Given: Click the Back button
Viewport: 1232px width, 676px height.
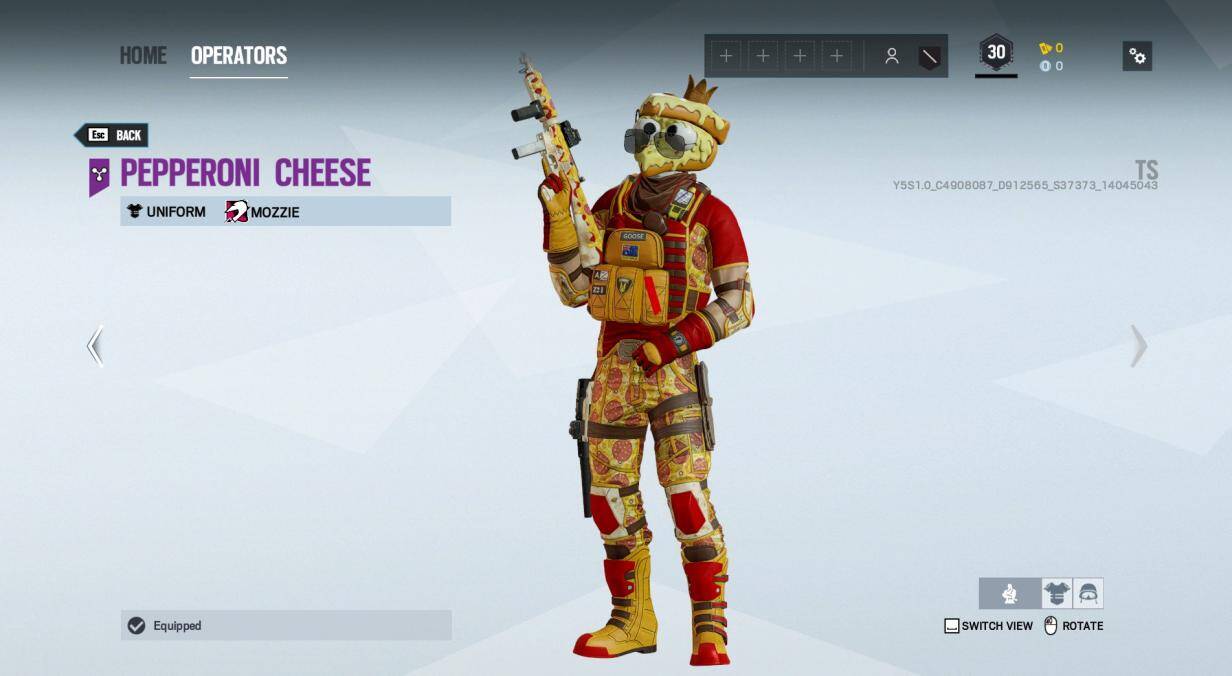Looking at the screenshot, I should pos(112,135).
